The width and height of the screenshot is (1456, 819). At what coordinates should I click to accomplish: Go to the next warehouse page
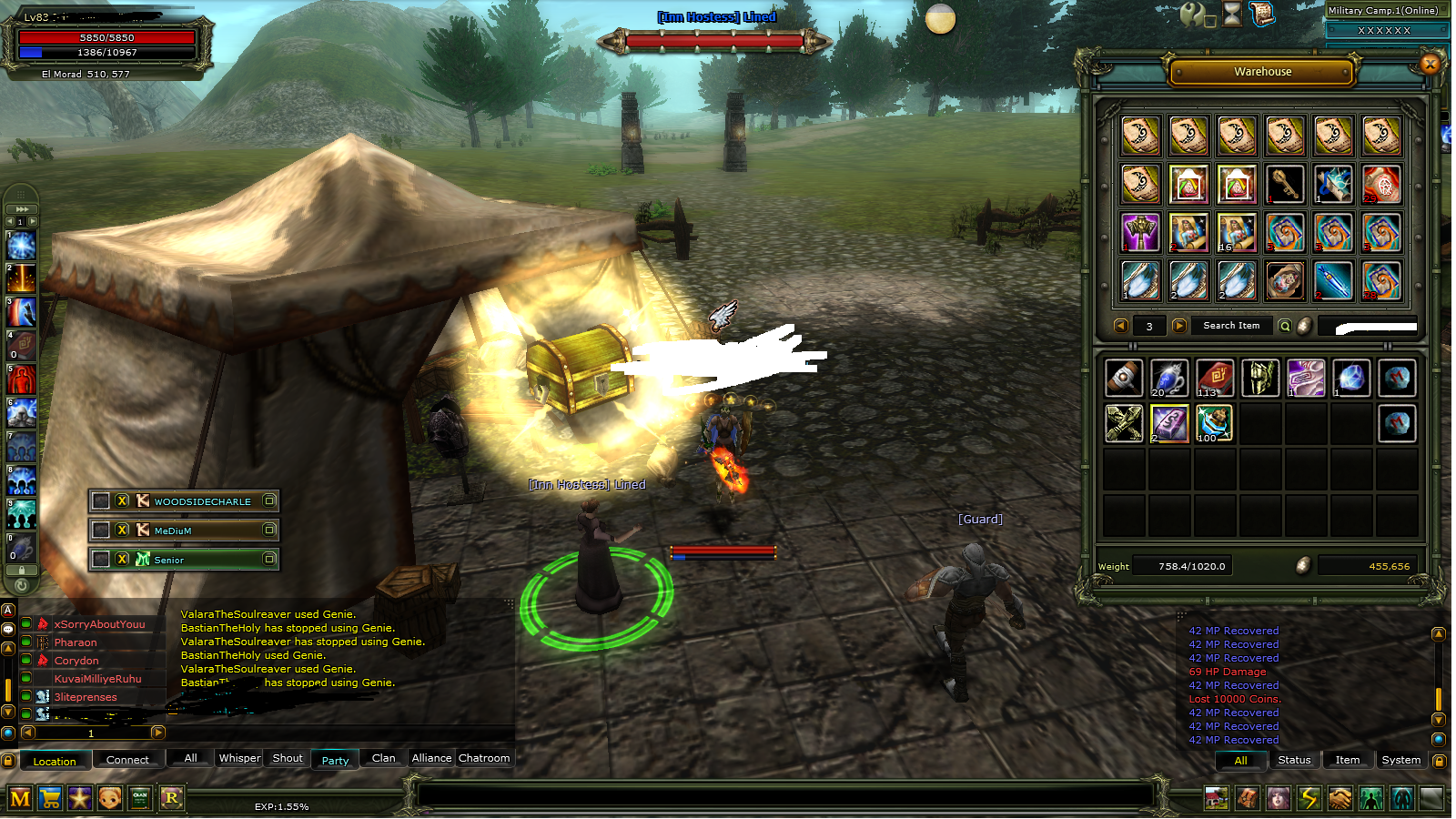pos(1179,326)
